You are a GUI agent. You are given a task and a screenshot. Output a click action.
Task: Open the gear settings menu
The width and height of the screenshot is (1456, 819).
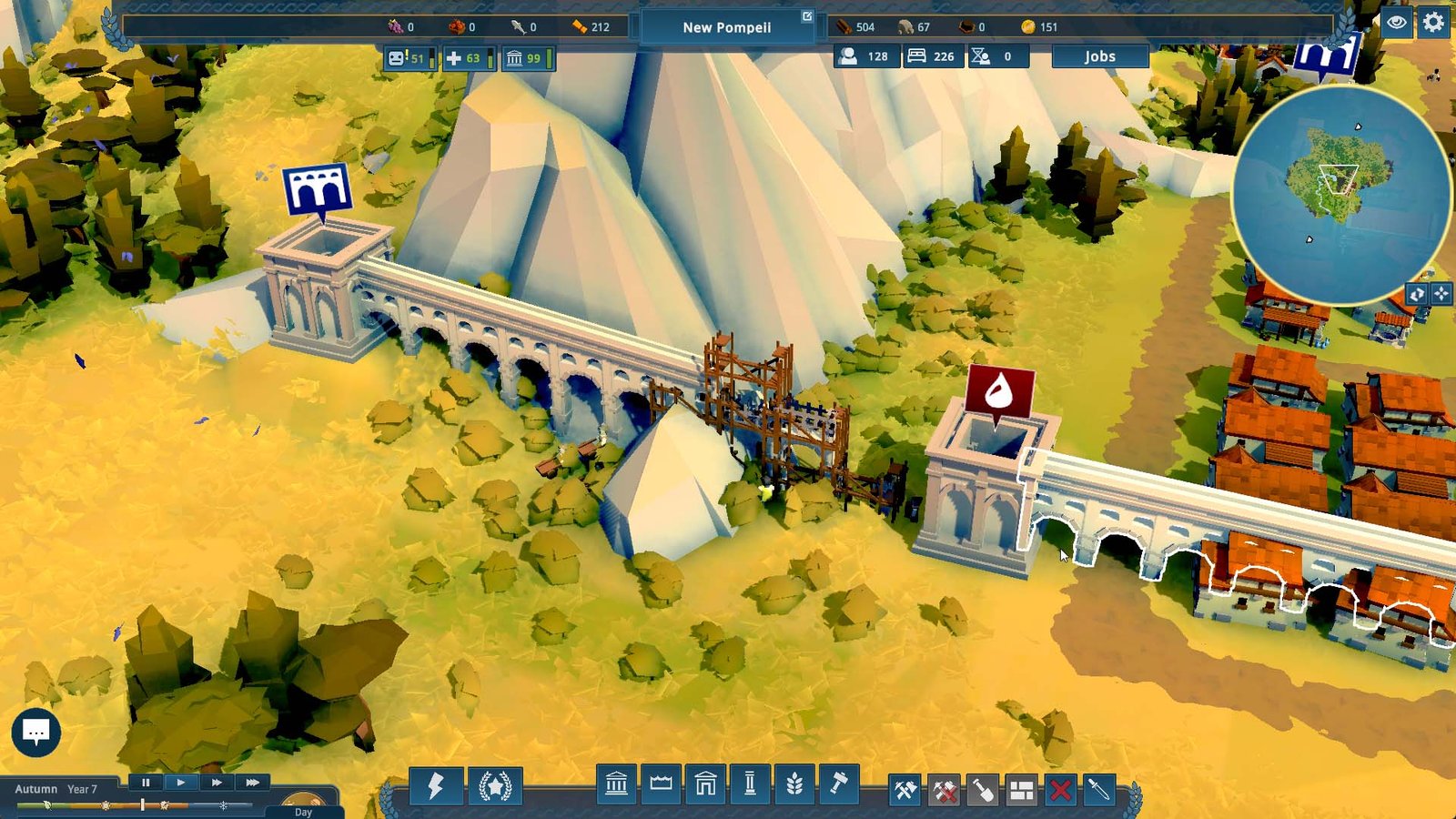(x=1433, y=23)
